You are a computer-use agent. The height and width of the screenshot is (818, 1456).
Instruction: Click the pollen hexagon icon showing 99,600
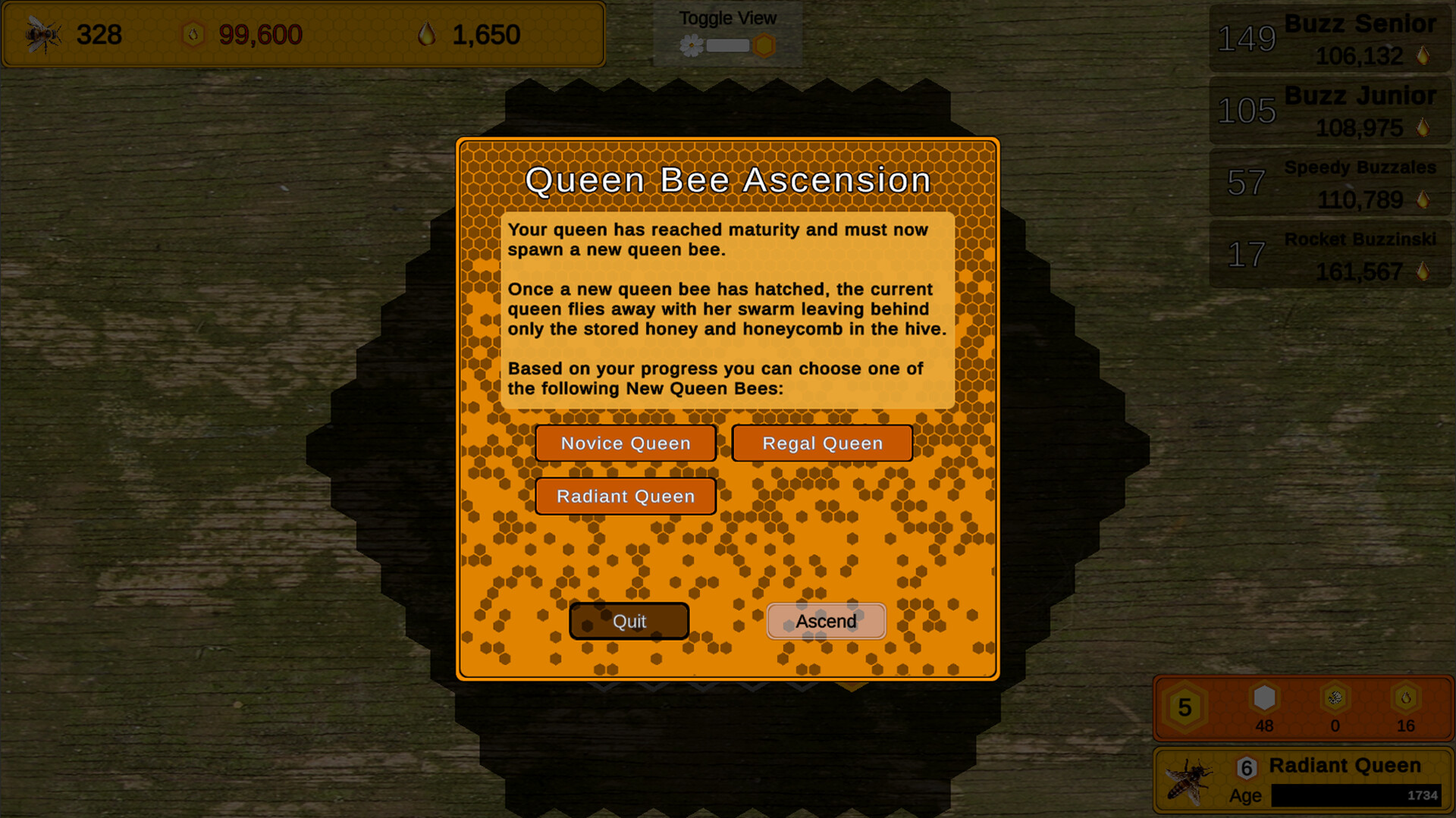click(194, 35)
